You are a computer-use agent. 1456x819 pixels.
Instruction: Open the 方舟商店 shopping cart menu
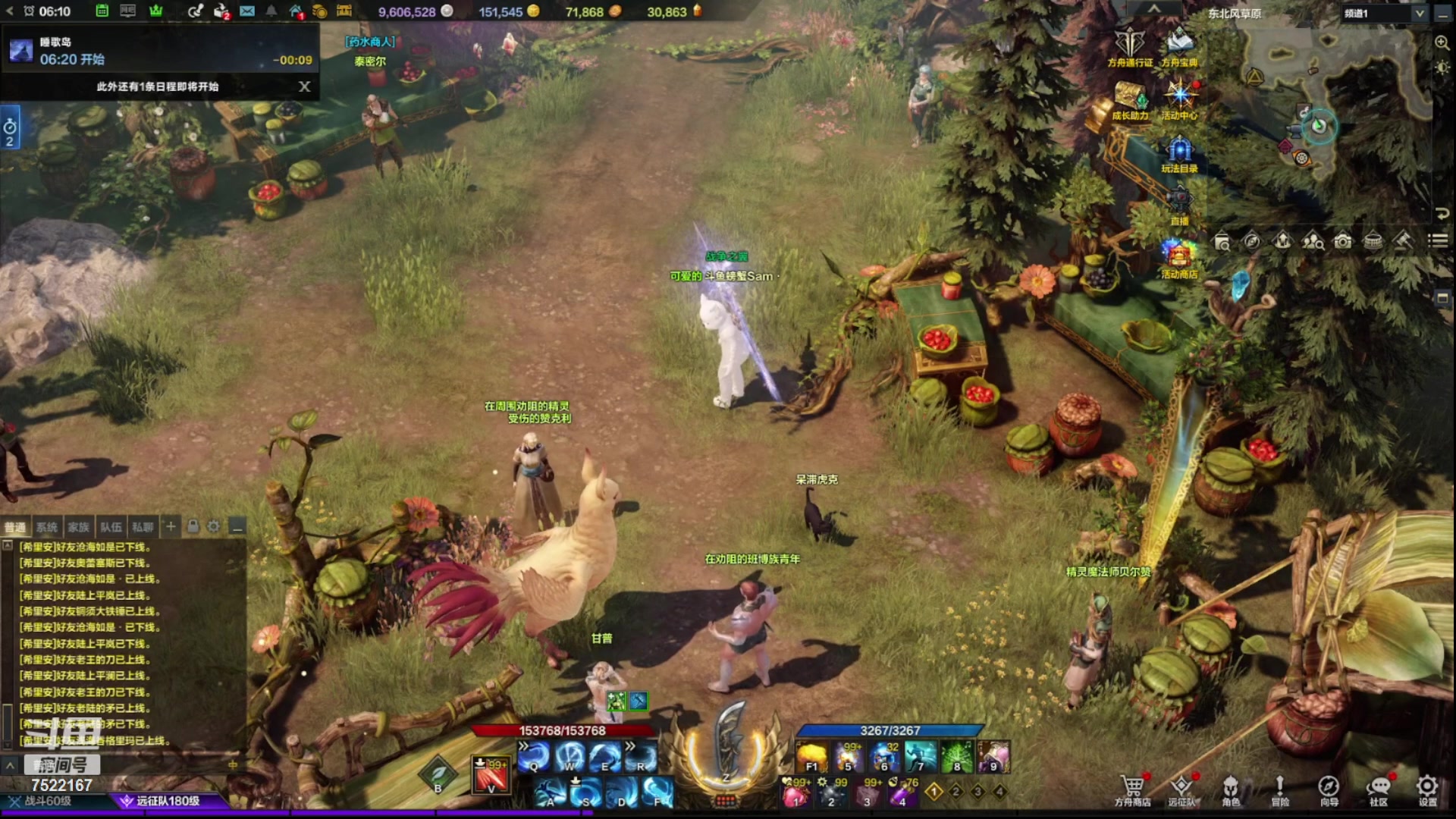pyautogui.click(x=1132, y=789)
